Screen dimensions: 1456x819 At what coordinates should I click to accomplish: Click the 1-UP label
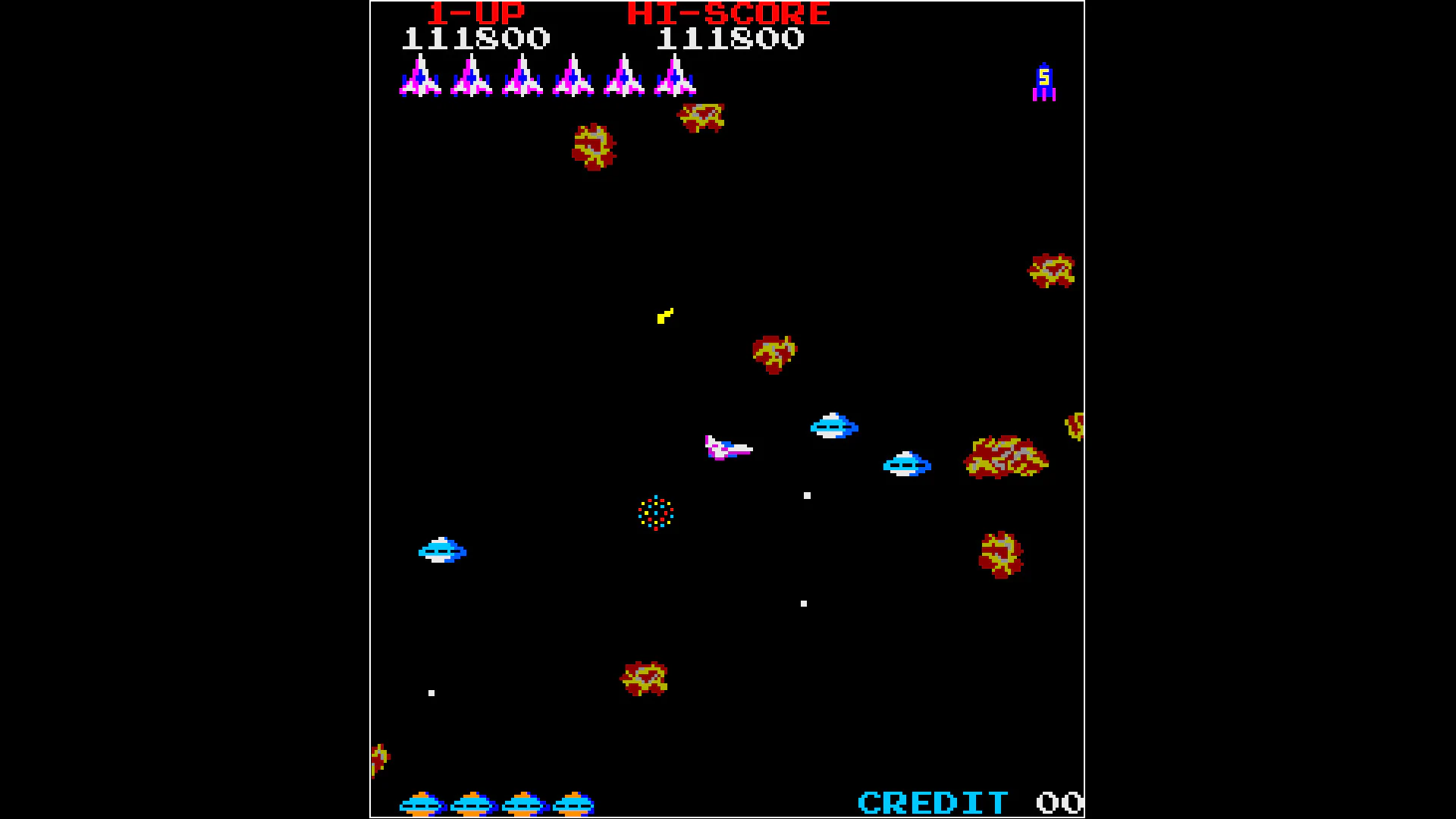(x=475, y=13)
